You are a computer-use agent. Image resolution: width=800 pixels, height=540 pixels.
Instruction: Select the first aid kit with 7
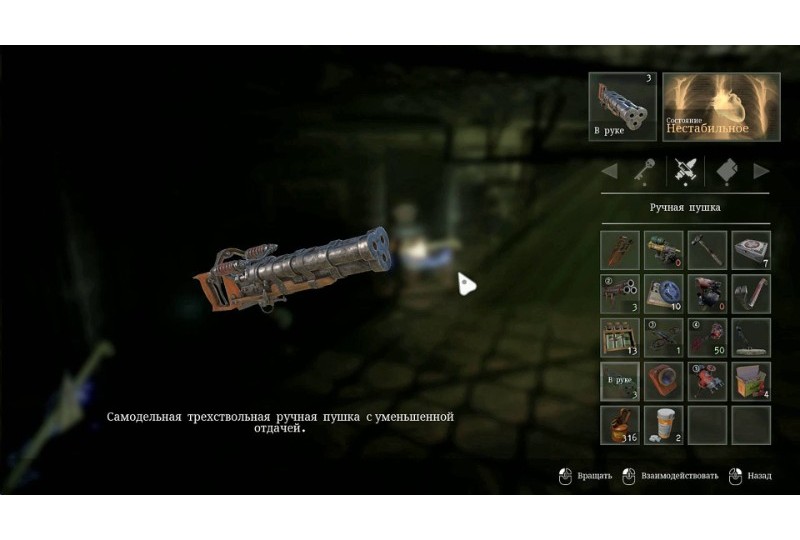pyautogui.click(x=751, y=250)
